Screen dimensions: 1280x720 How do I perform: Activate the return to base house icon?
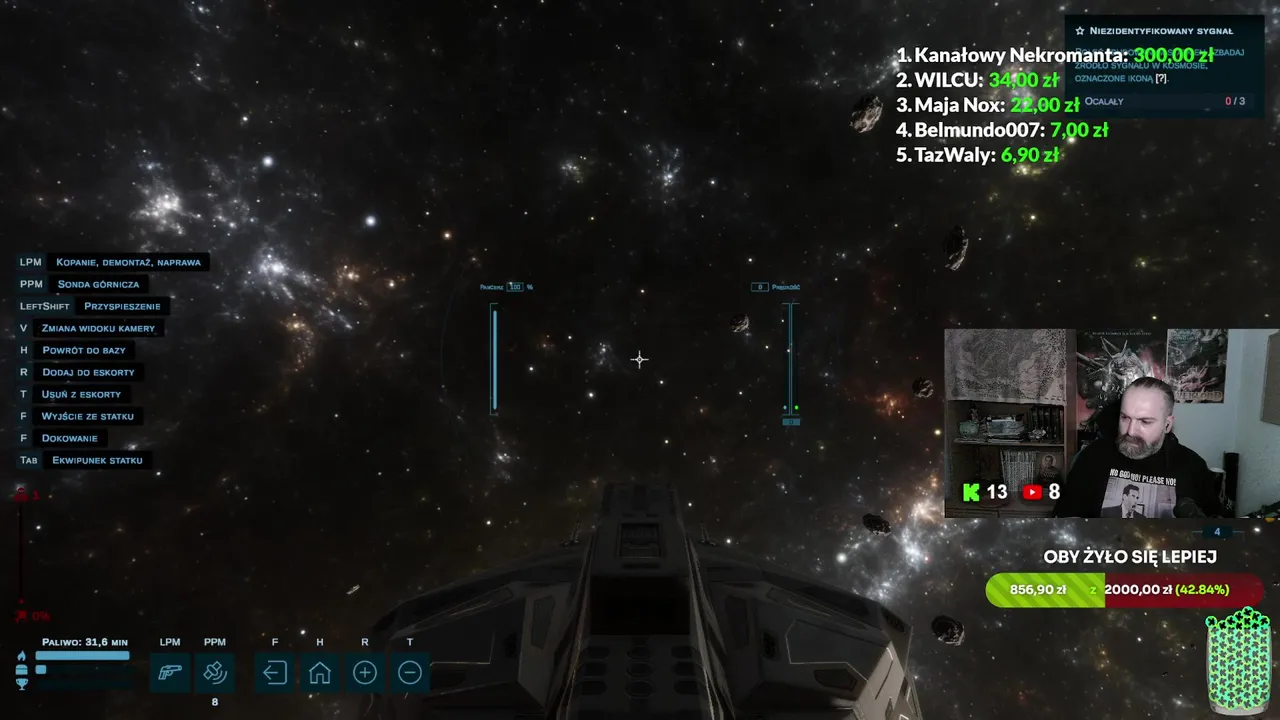[x=320, y=673]
